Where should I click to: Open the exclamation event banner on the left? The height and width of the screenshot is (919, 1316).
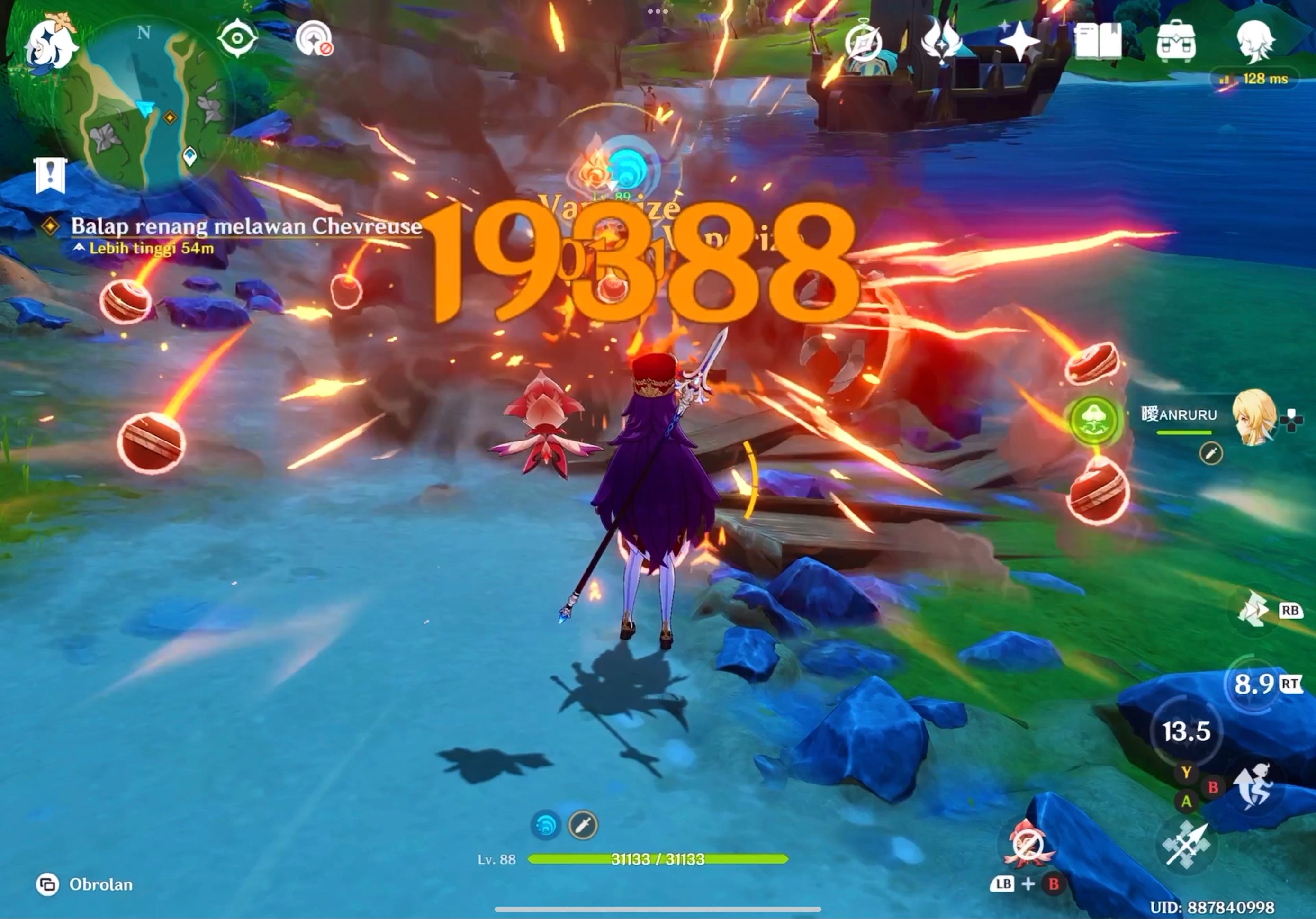[50, 174]
